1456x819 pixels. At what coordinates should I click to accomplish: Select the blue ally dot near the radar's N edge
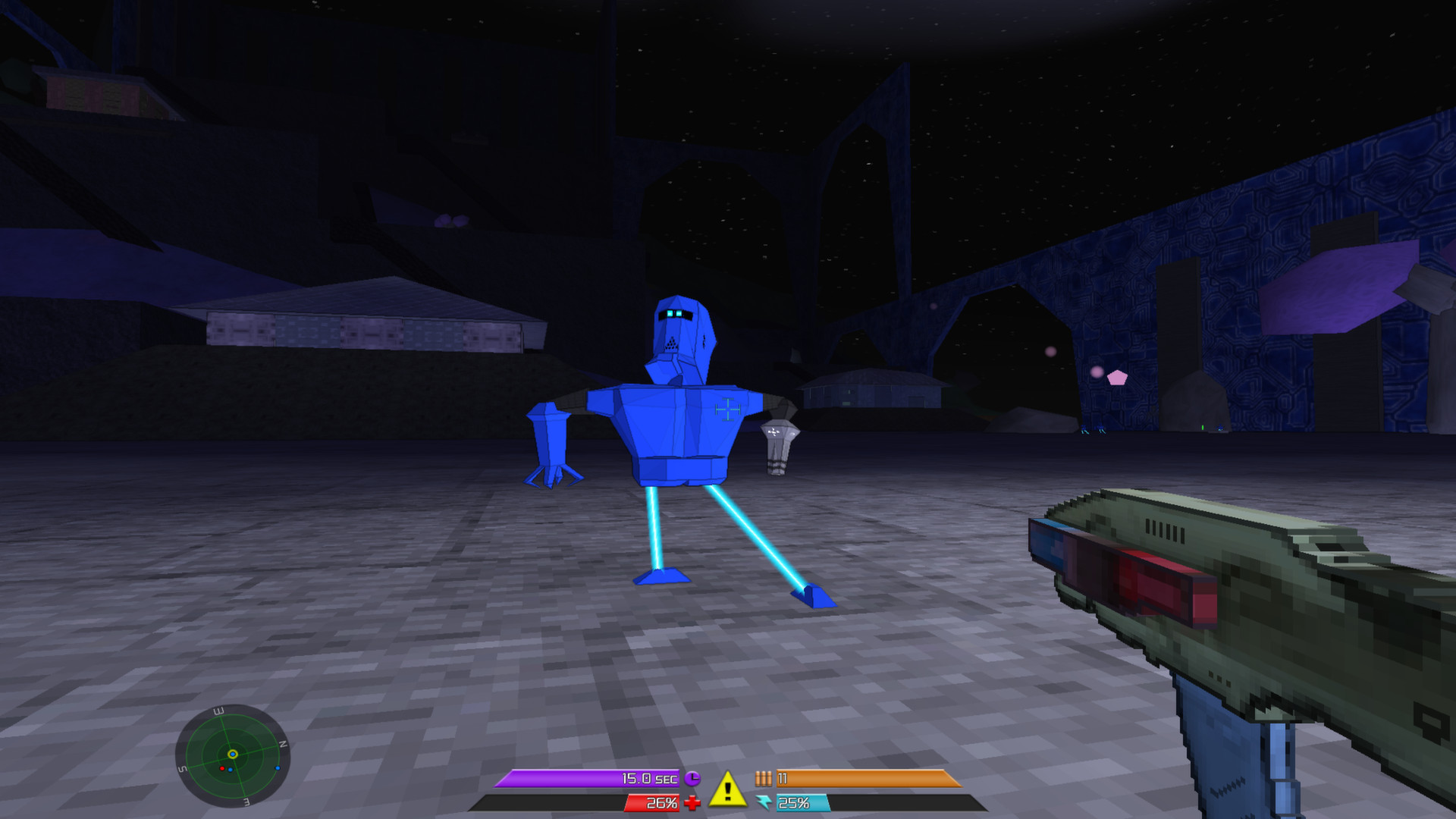[278, 768]
